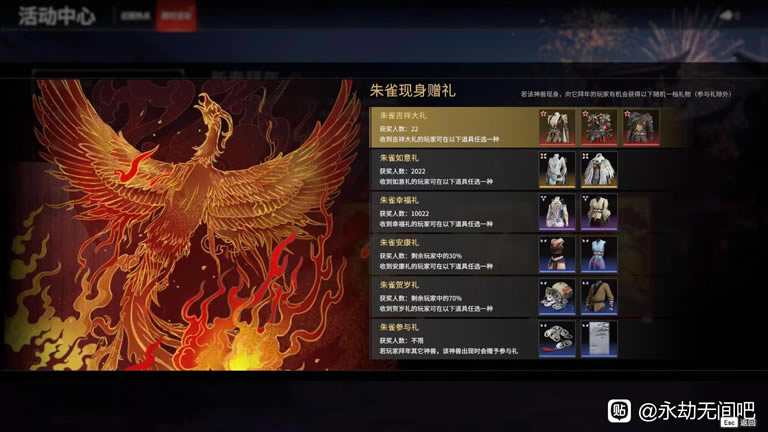The height and width of the screenshot is (432, 768).
Task: Click the first purple-rarity outfit in 朱雀幸福礼
Action: (x=557, y=212)
